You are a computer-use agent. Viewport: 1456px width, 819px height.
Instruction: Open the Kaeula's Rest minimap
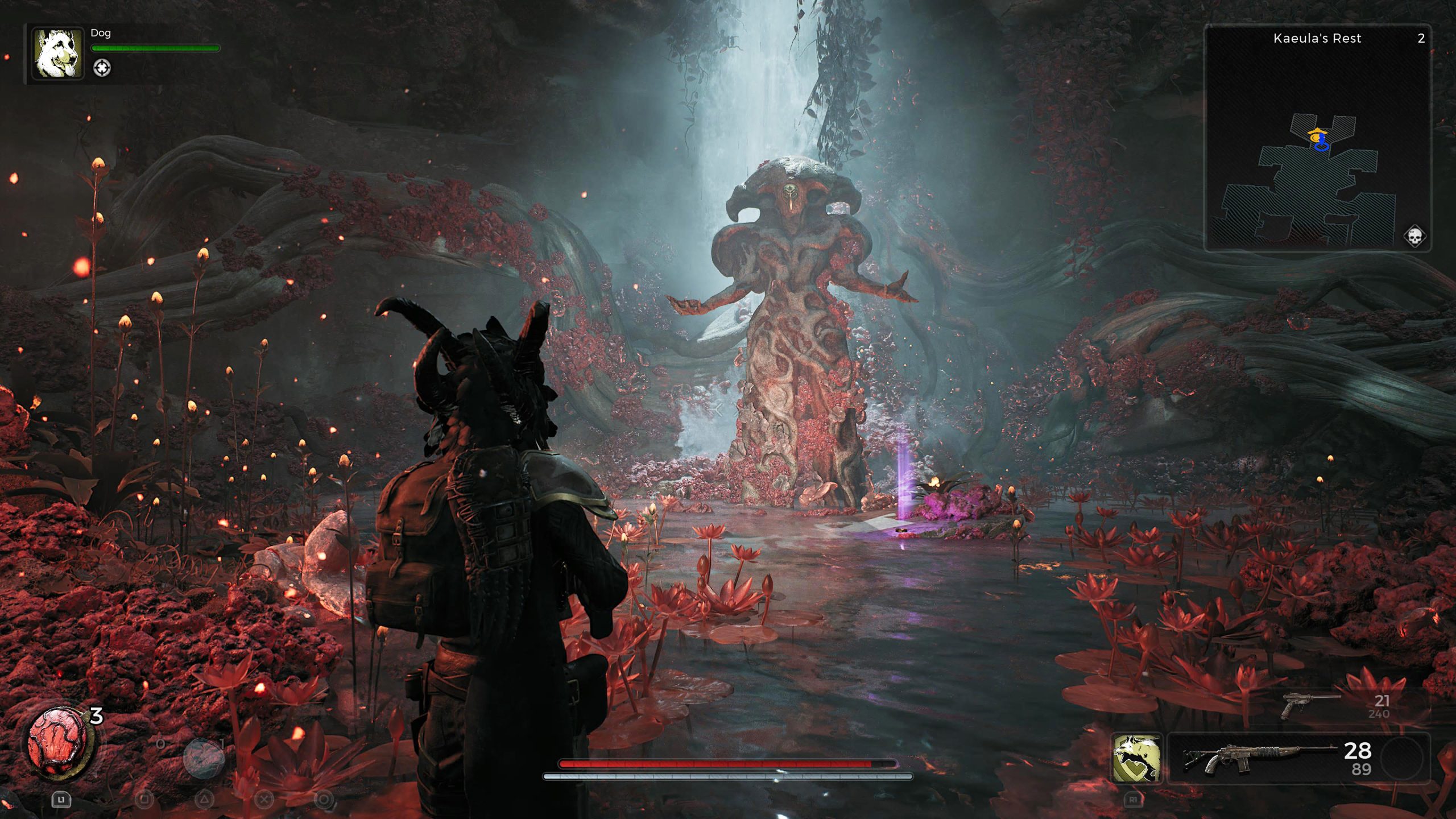click(x=1317, y=138)
